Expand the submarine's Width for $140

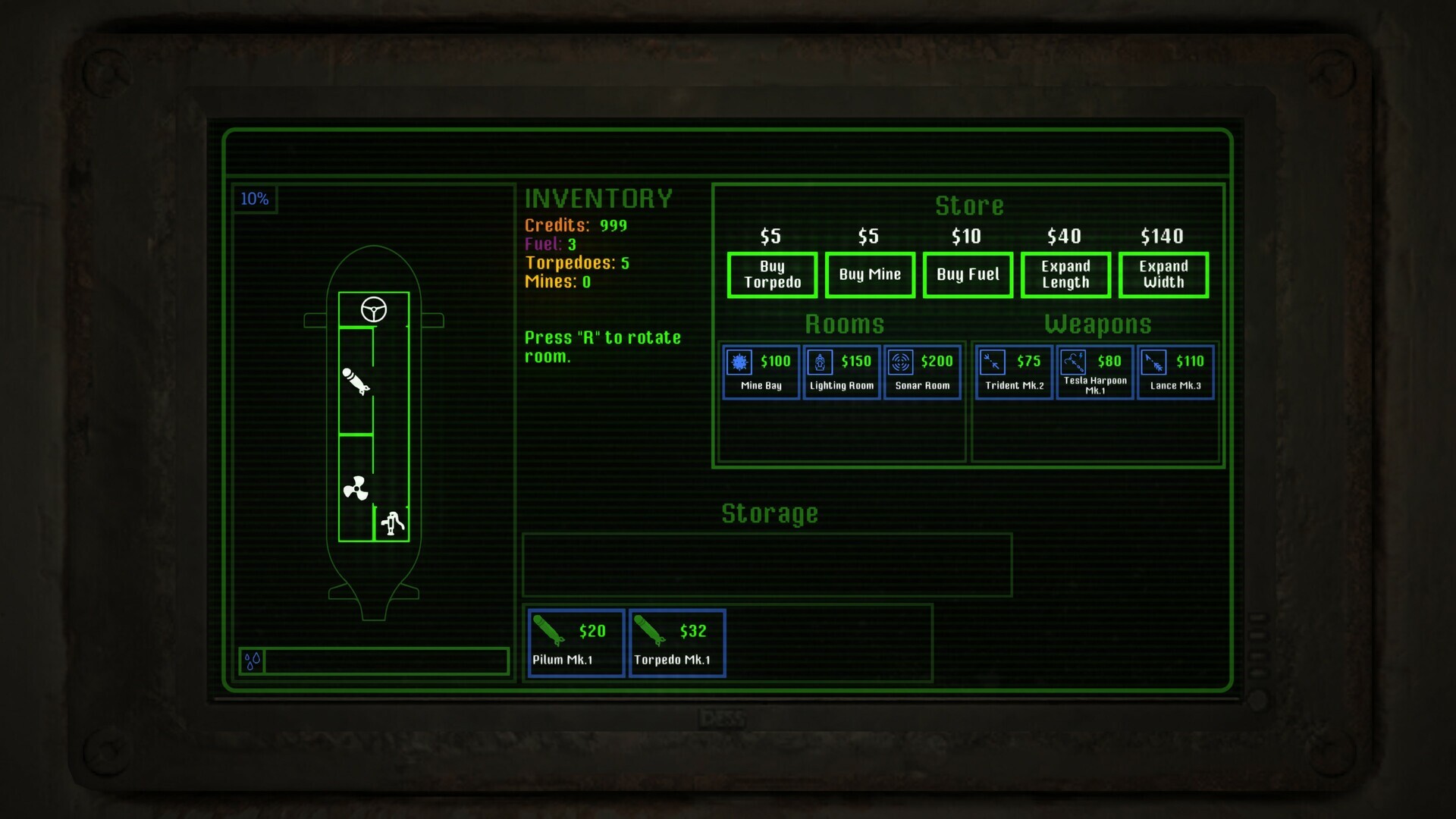(x=1163, y=275)
